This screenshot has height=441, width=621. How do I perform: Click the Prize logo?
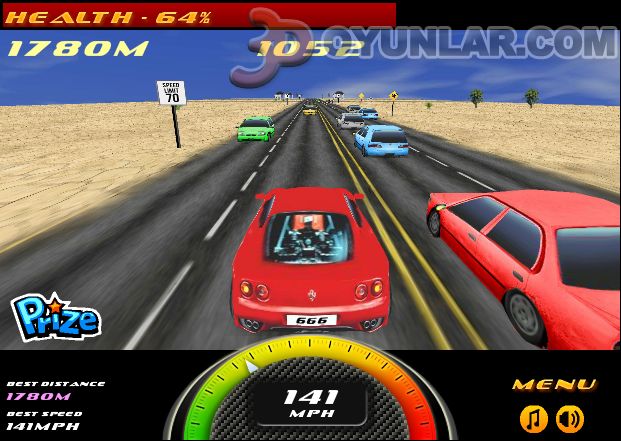(x=55, y=319)
